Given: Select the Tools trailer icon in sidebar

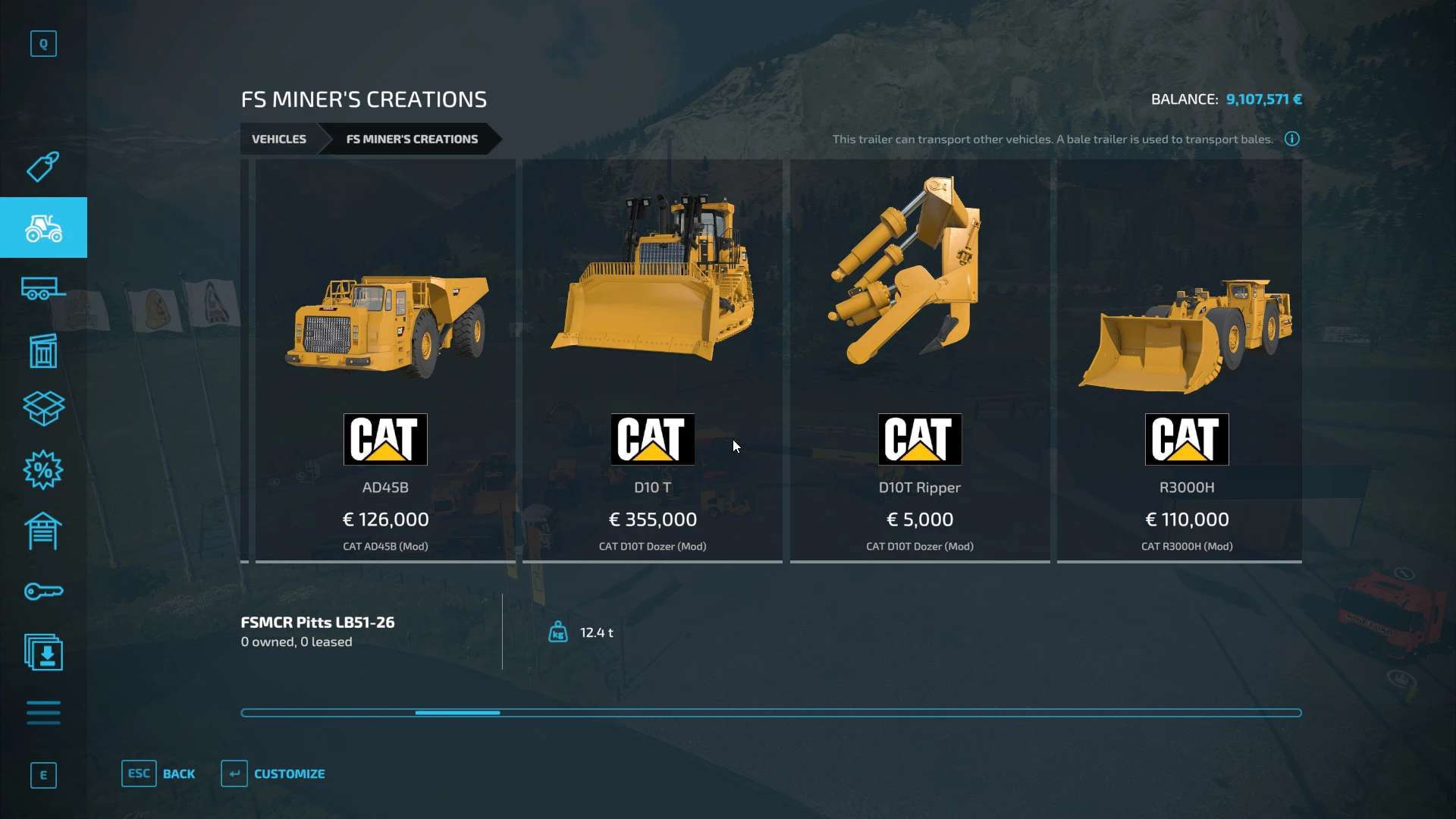Looking at the screenshot, I should click(43, 288).
